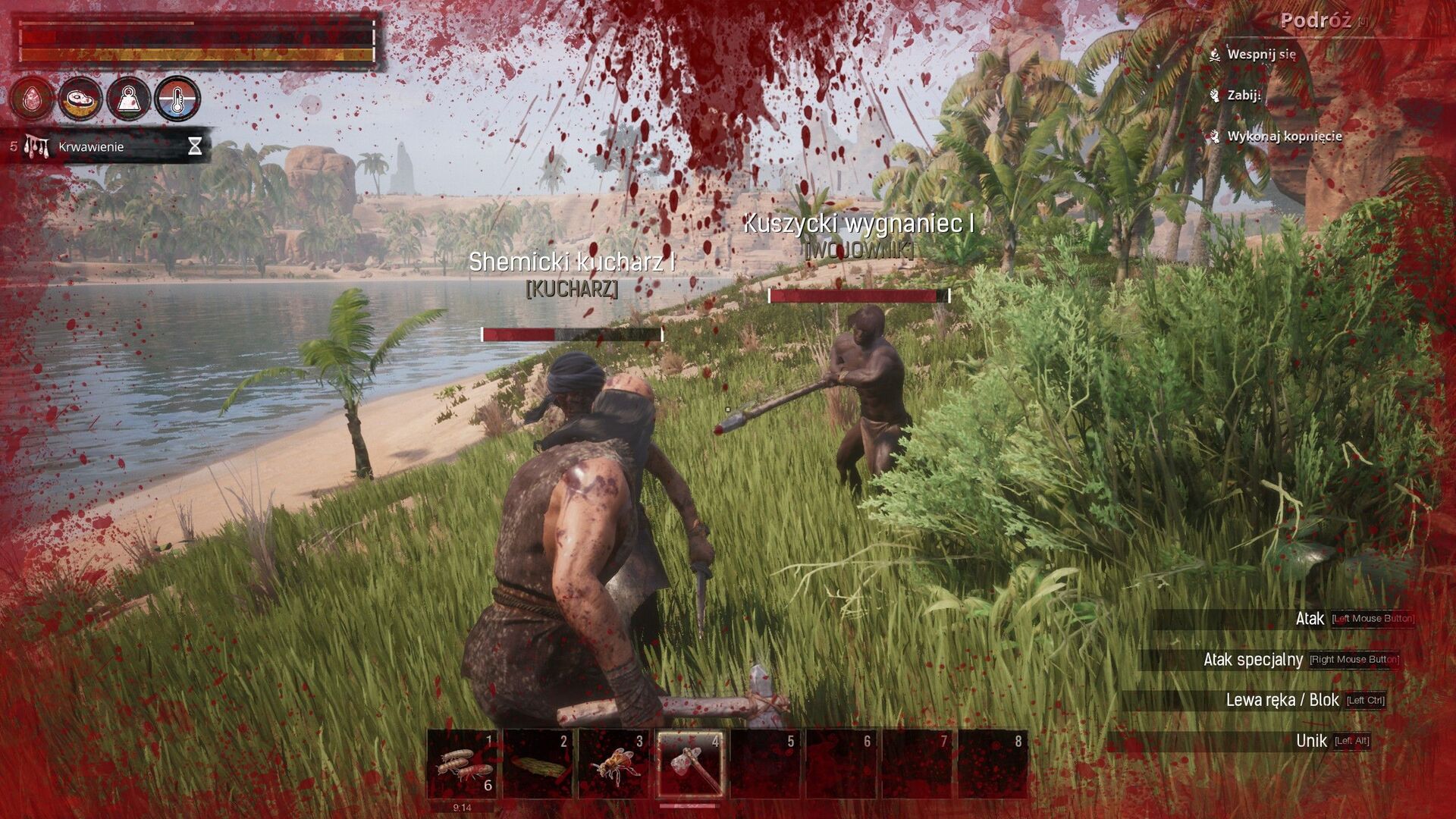Select the 'Wykonaj kopnięcie' journey objective
The width and height of the screenshot is (1456, 819).
(1284, 136)
